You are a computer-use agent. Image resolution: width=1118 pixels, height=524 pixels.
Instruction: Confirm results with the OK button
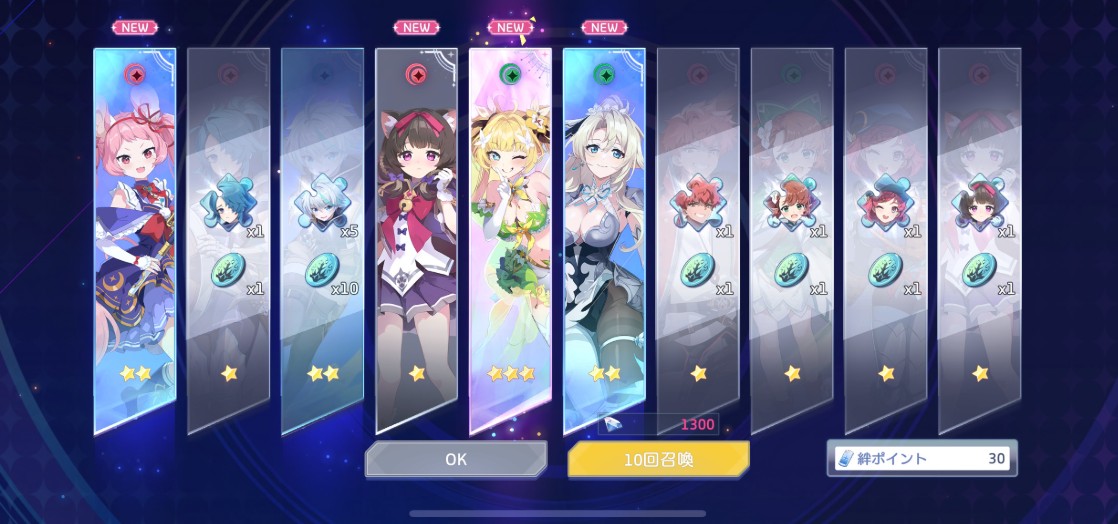pyautogui.click(x=455, y=459)
